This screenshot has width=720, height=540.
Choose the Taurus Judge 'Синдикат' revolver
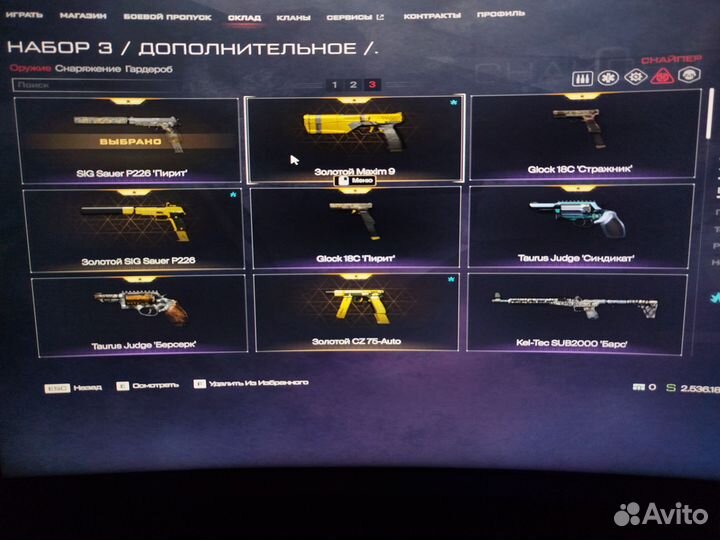pos(577,228)
